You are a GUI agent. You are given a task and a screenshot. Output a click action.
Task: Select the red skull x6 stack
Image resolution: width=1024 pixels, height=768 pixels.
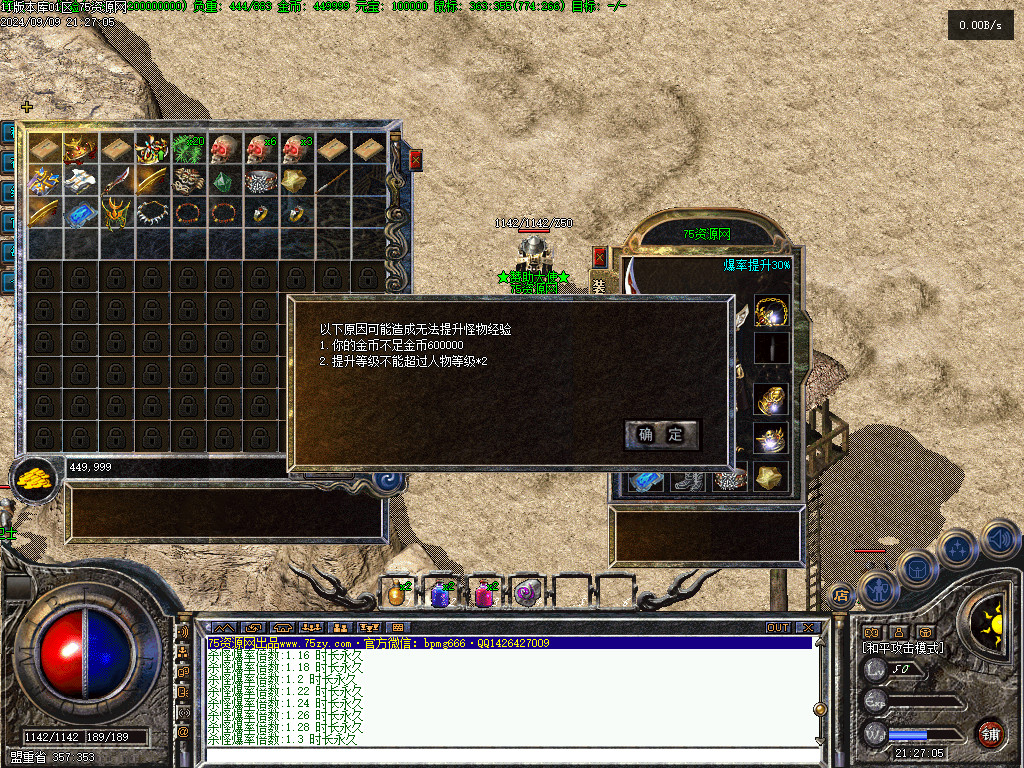[261, 150]
